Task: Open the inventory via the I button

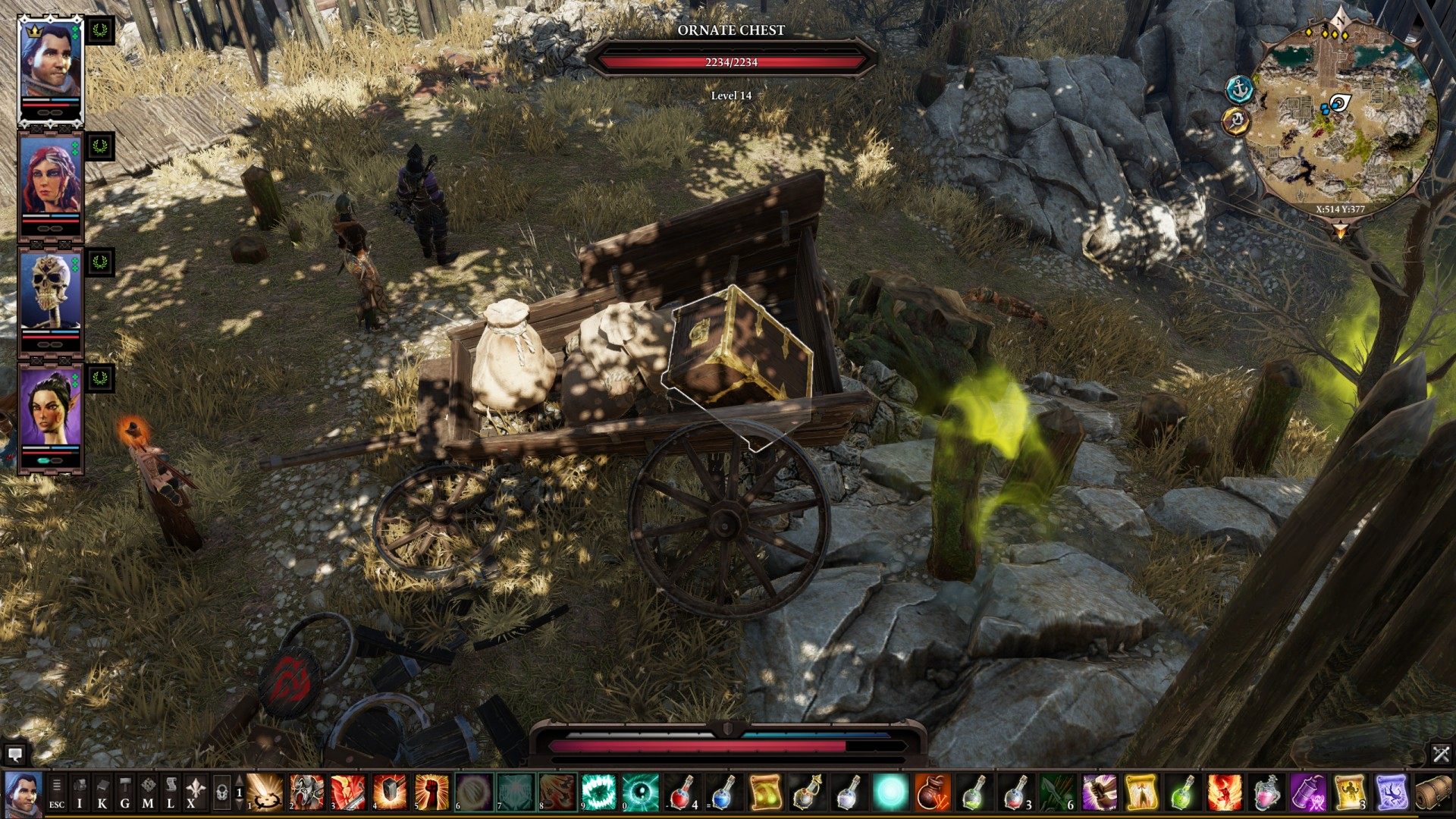Action: (80, 792)
